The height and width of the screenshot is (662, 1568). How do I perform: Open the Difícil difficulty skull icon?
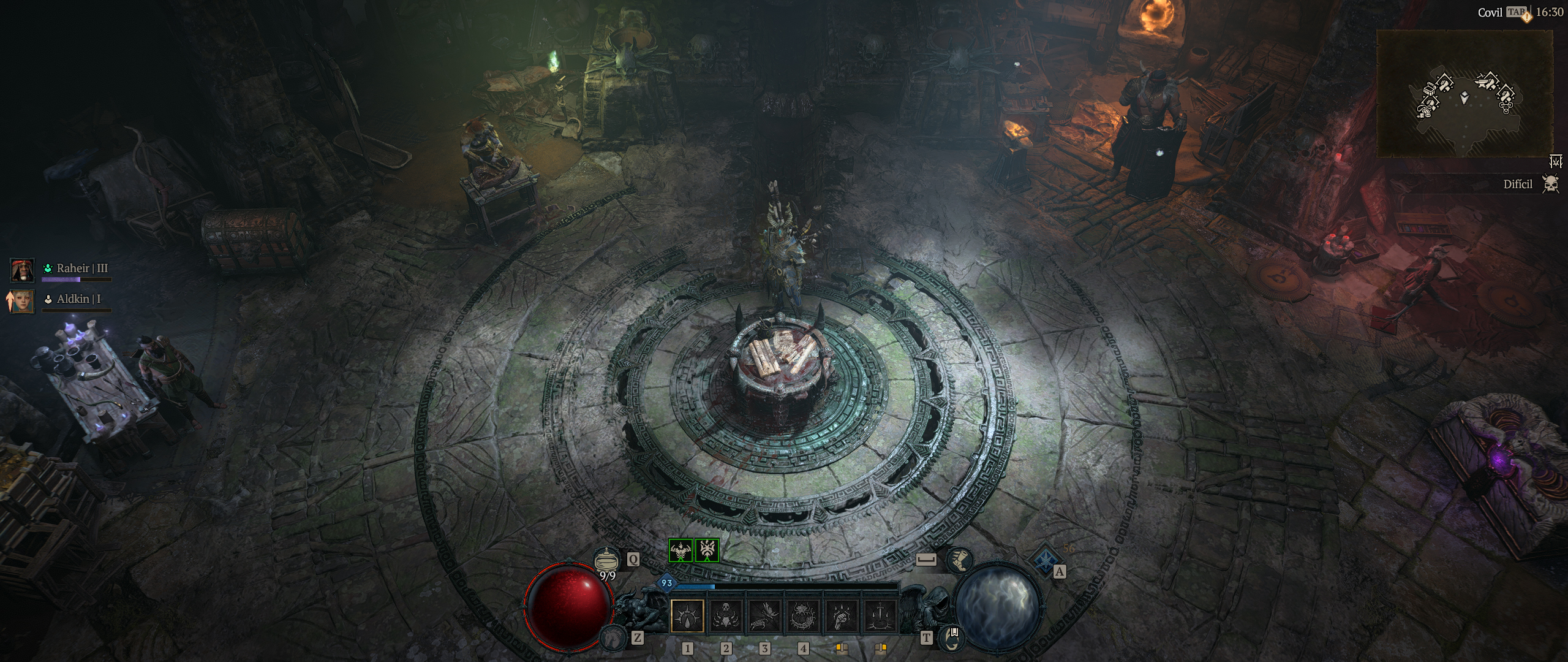tap(1550, 184)
